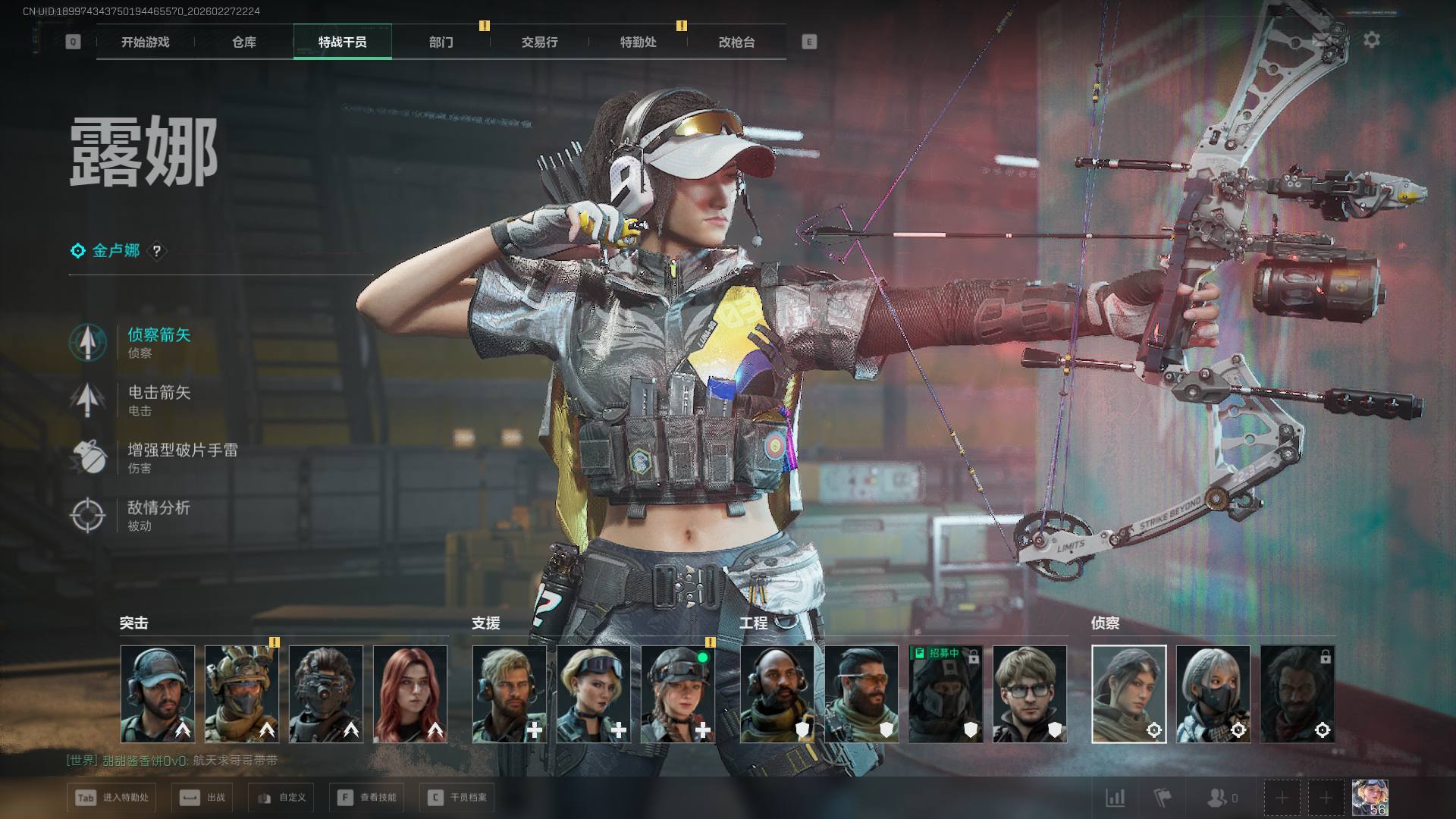Select the locked 招募中 engineer operator
Viewport: 1456px width, 819px height.
[946, 694]
